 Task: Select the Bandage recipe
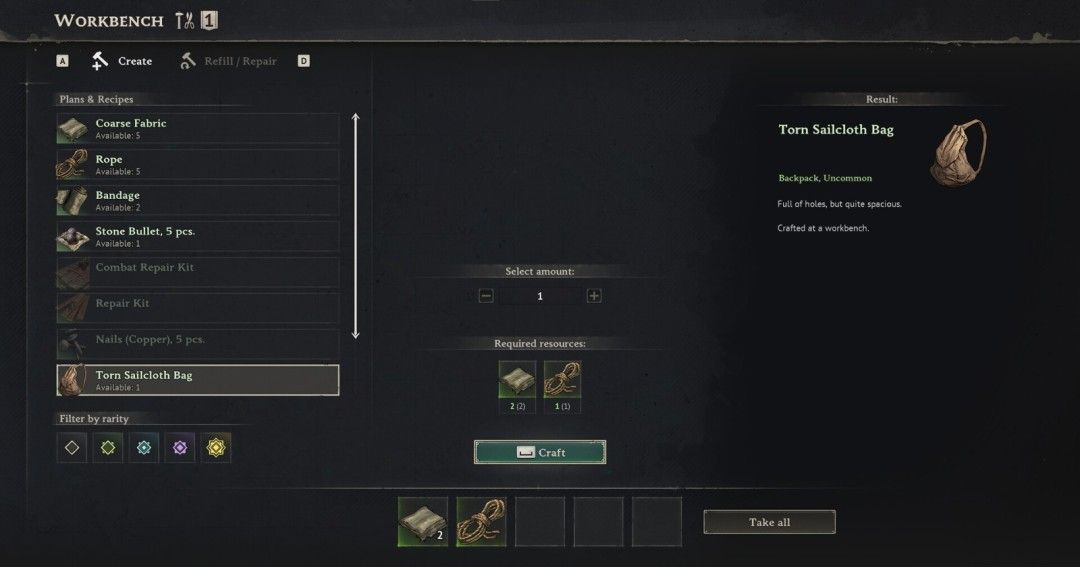coord(198,201)
